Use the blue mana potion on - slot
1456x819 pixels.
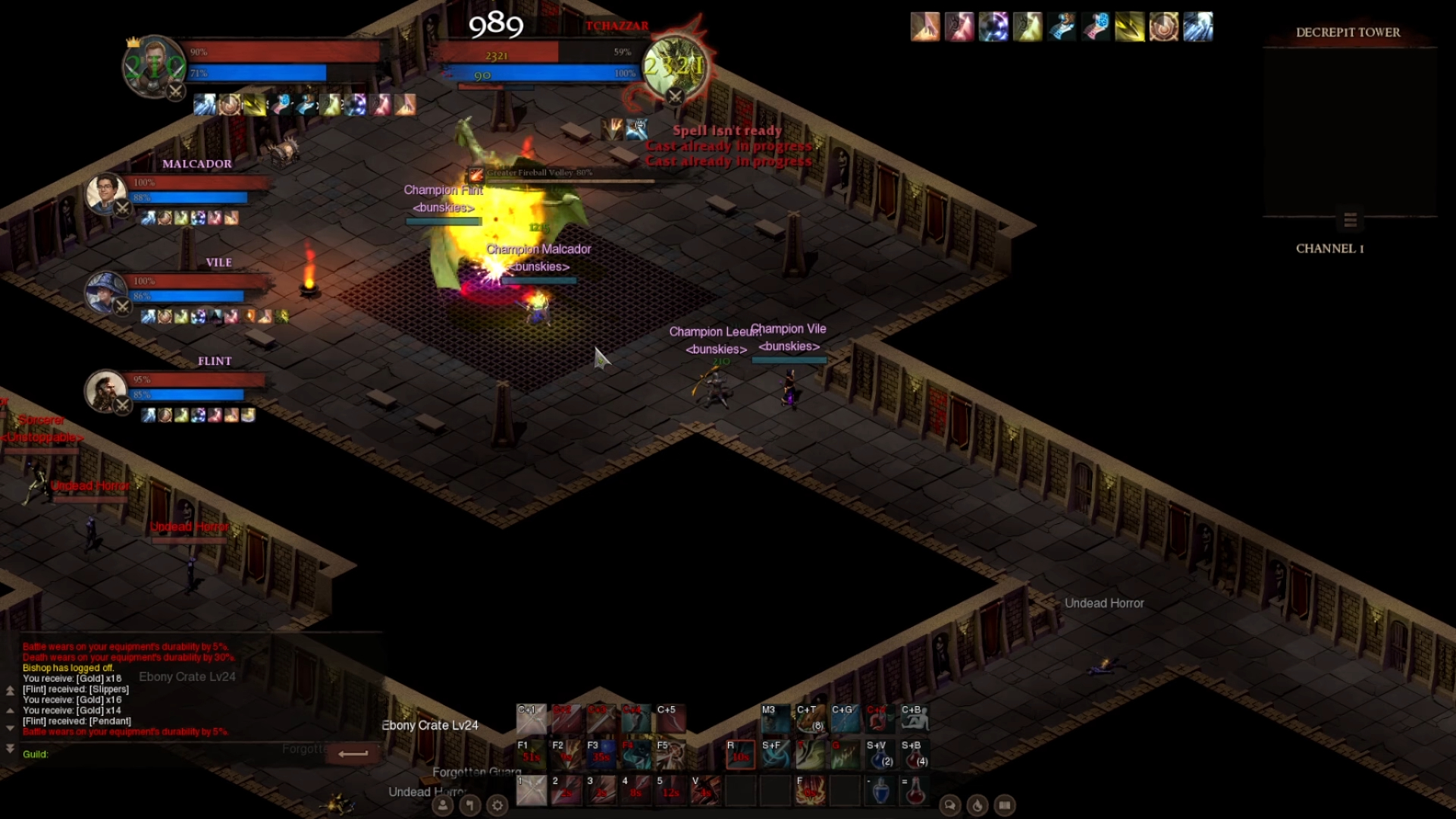880,791
